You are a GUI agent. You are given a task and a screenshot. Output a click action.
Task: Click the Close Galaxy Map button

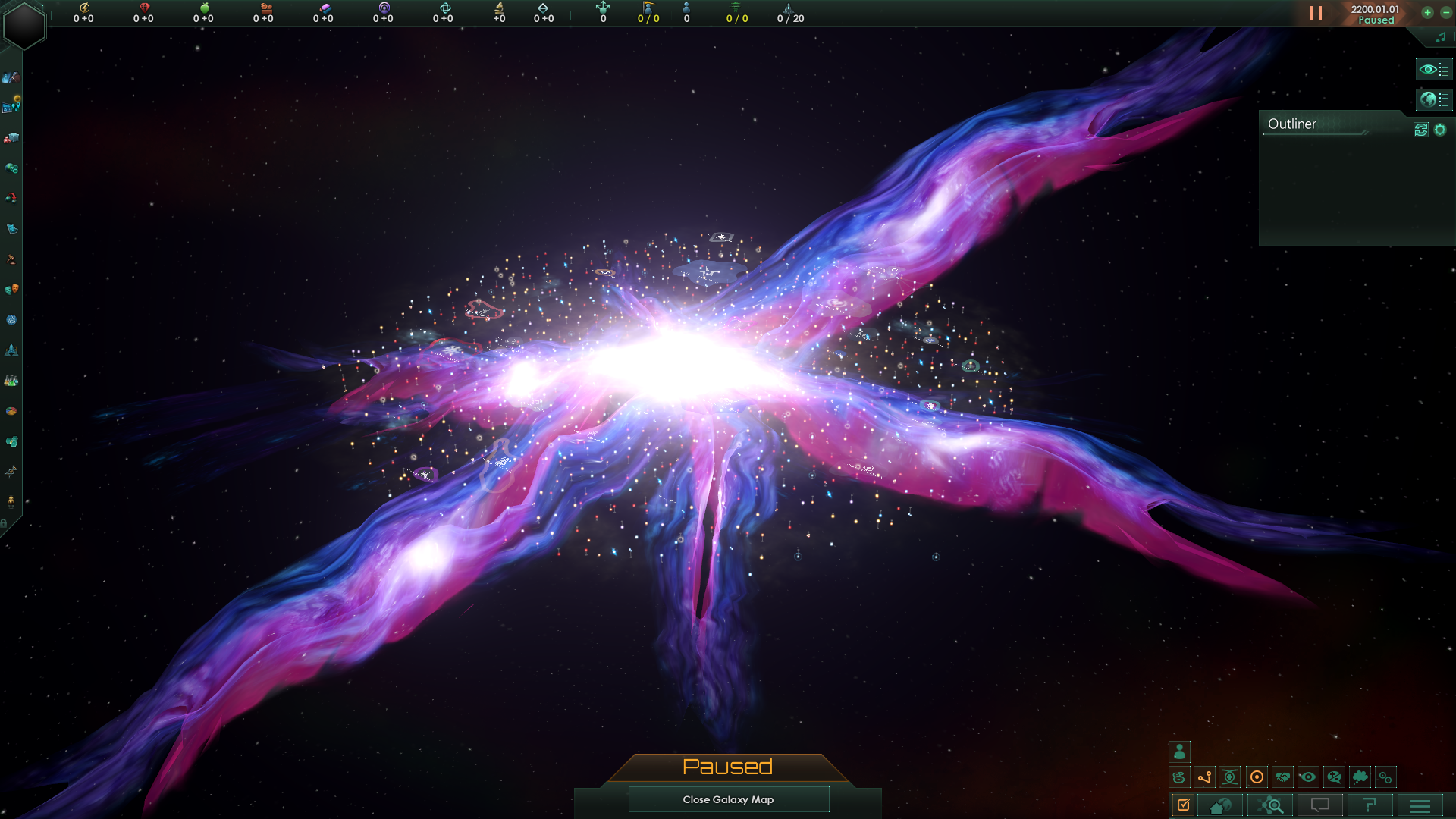pyautogui.click(x=728, y=799)
